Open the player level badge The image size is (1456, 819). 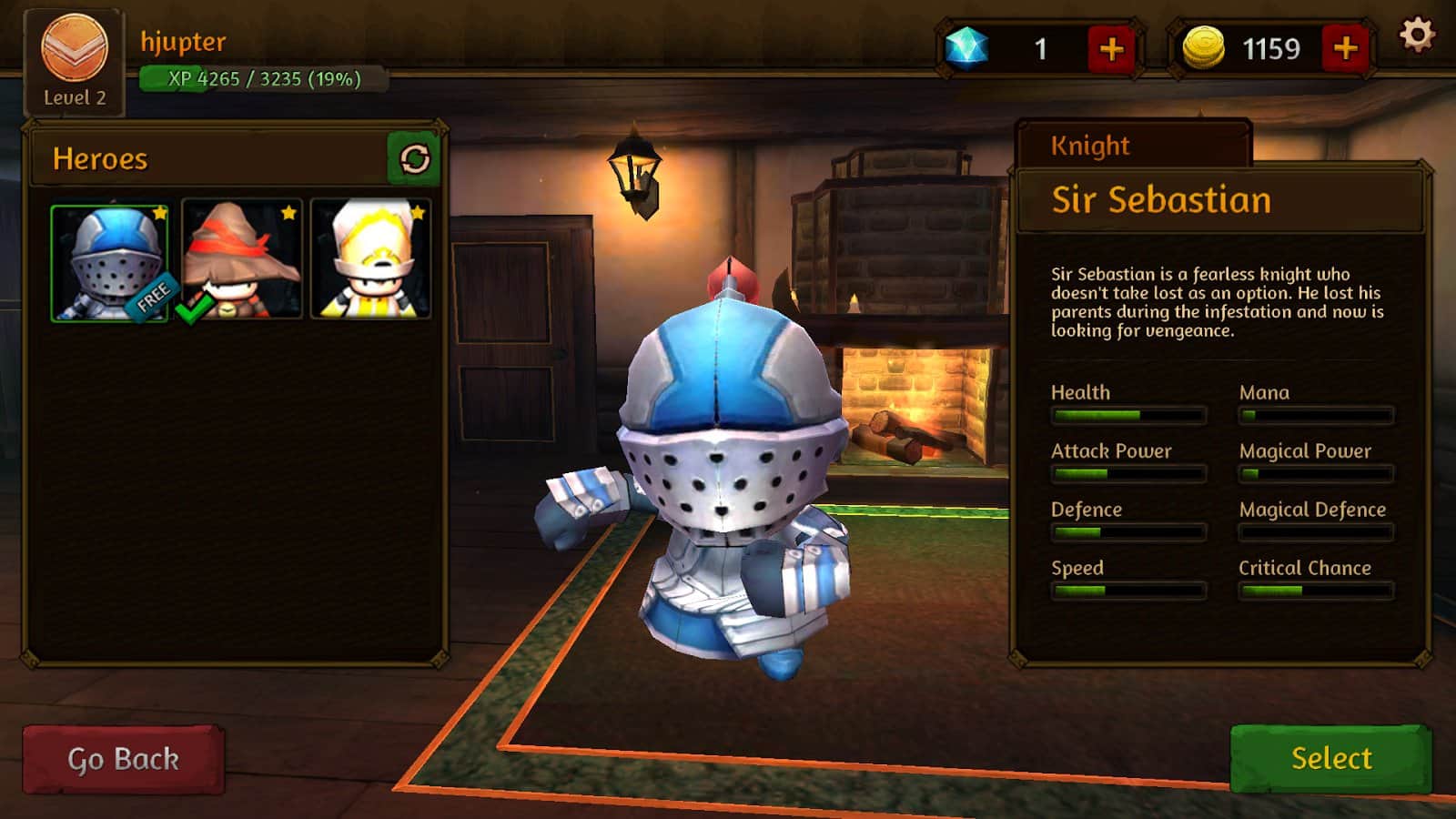pyautogui.click(x=74, y=61)
